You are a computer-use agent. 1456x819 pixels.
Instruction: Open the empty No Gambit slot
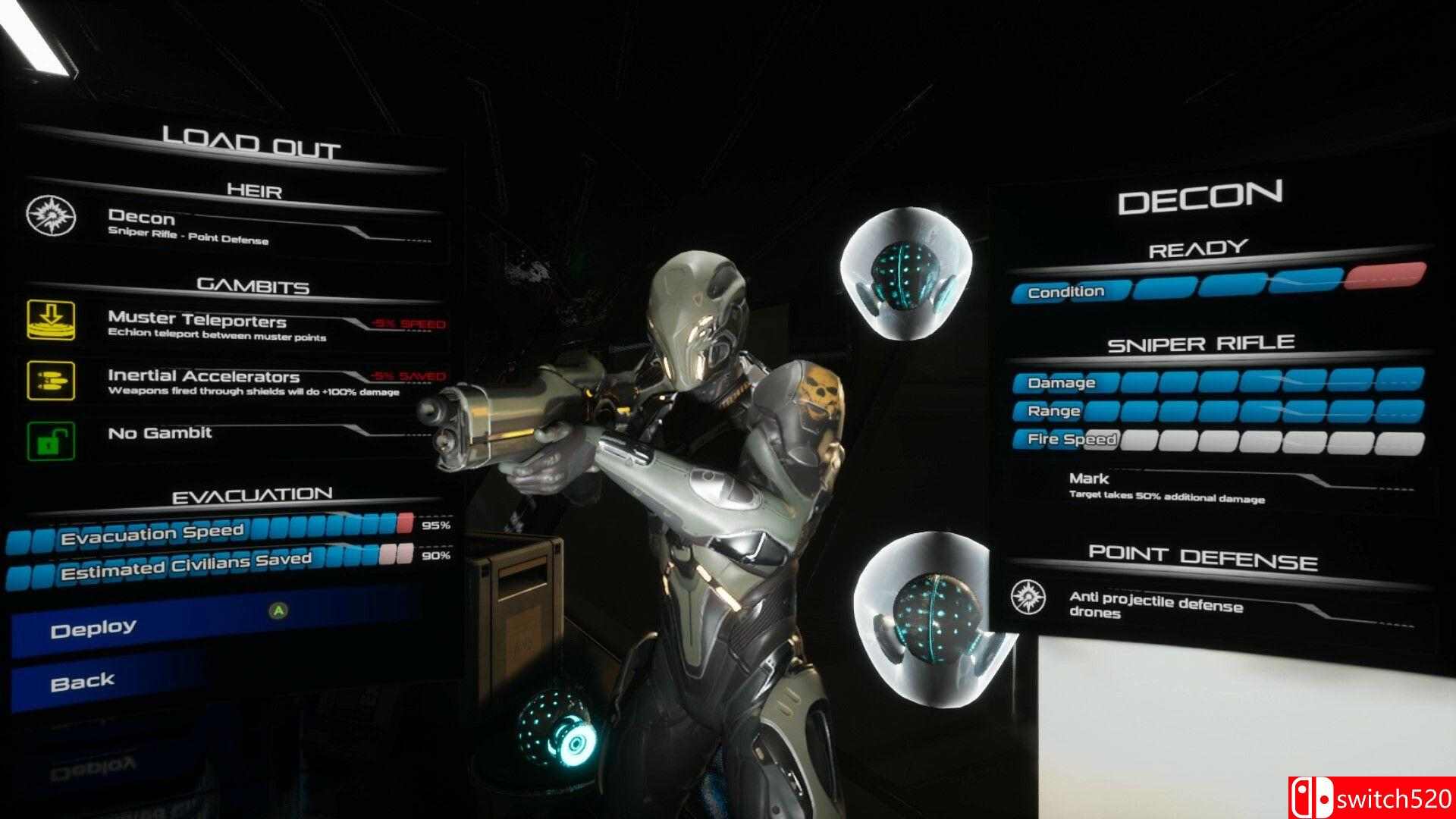tap(227, 436)
